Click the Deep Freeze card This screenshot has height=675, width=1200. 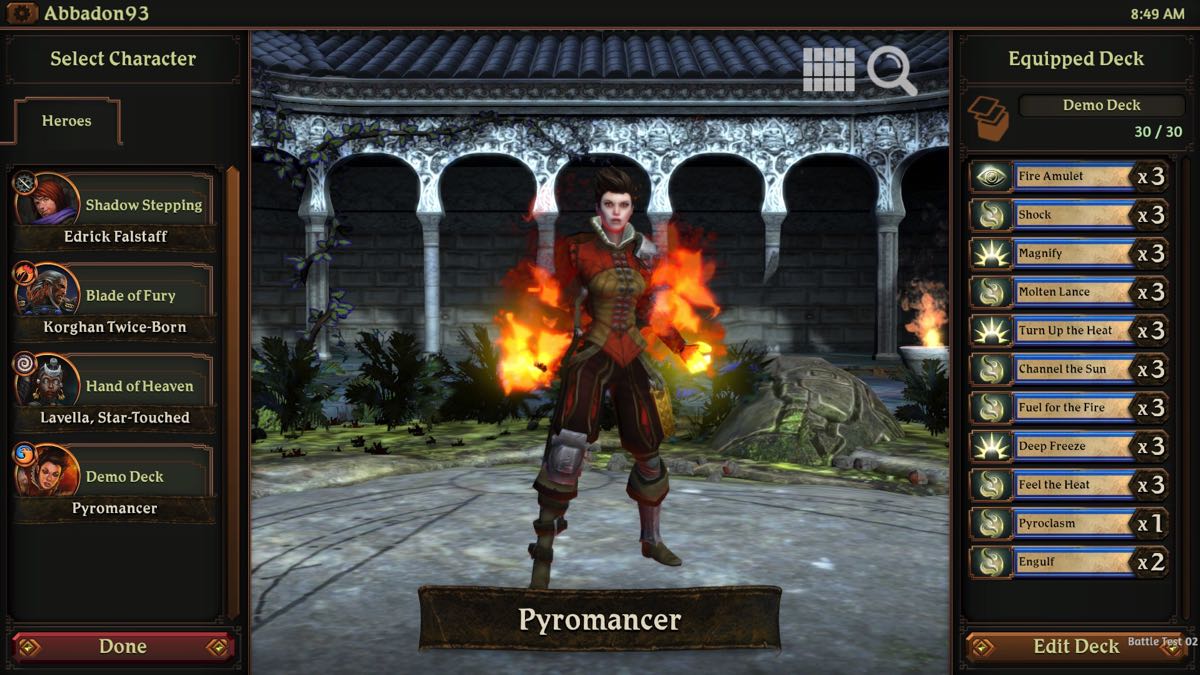[x=1070, y=446]
